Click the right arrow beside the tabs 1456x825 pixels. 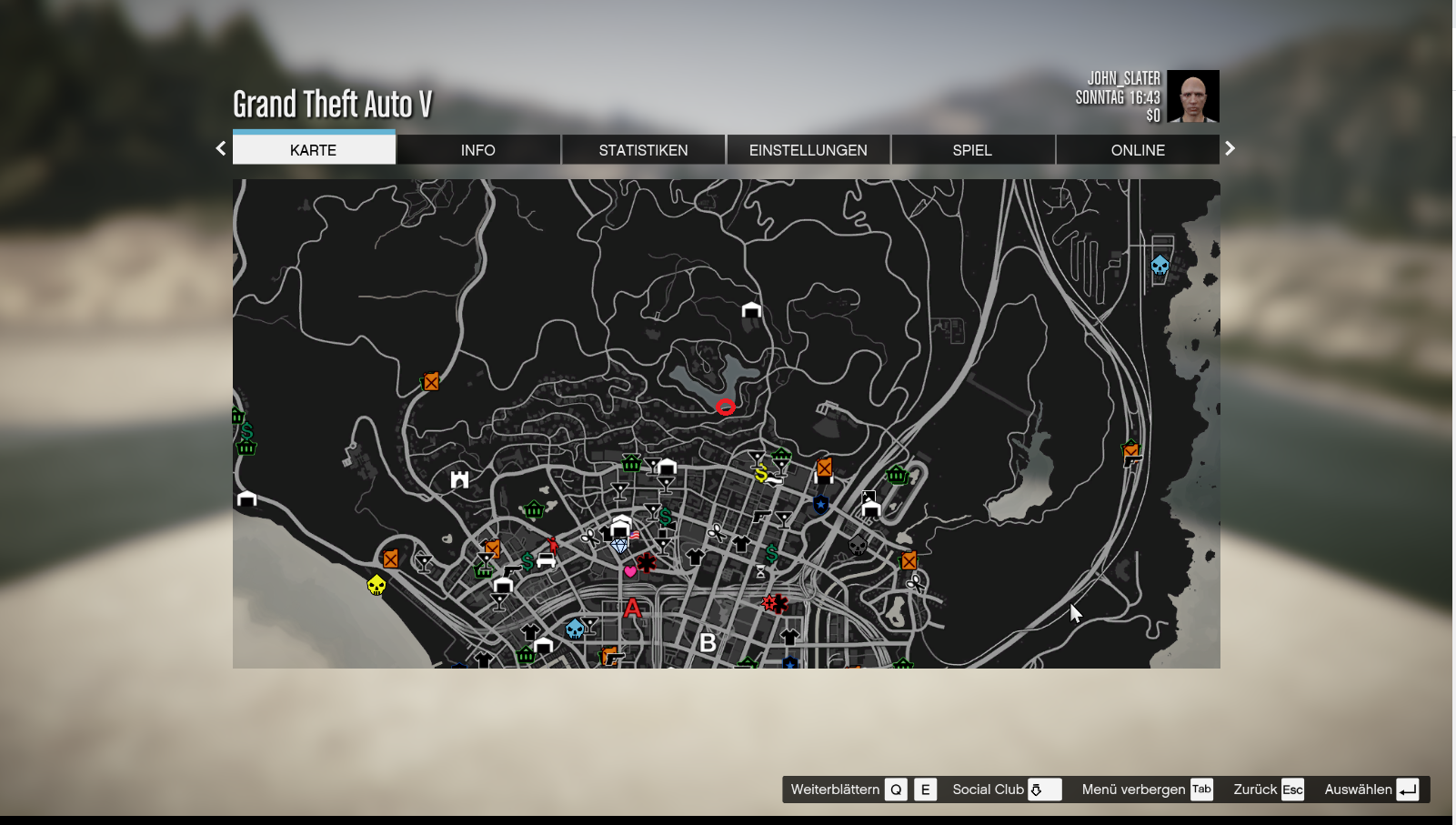(1230, 148)
